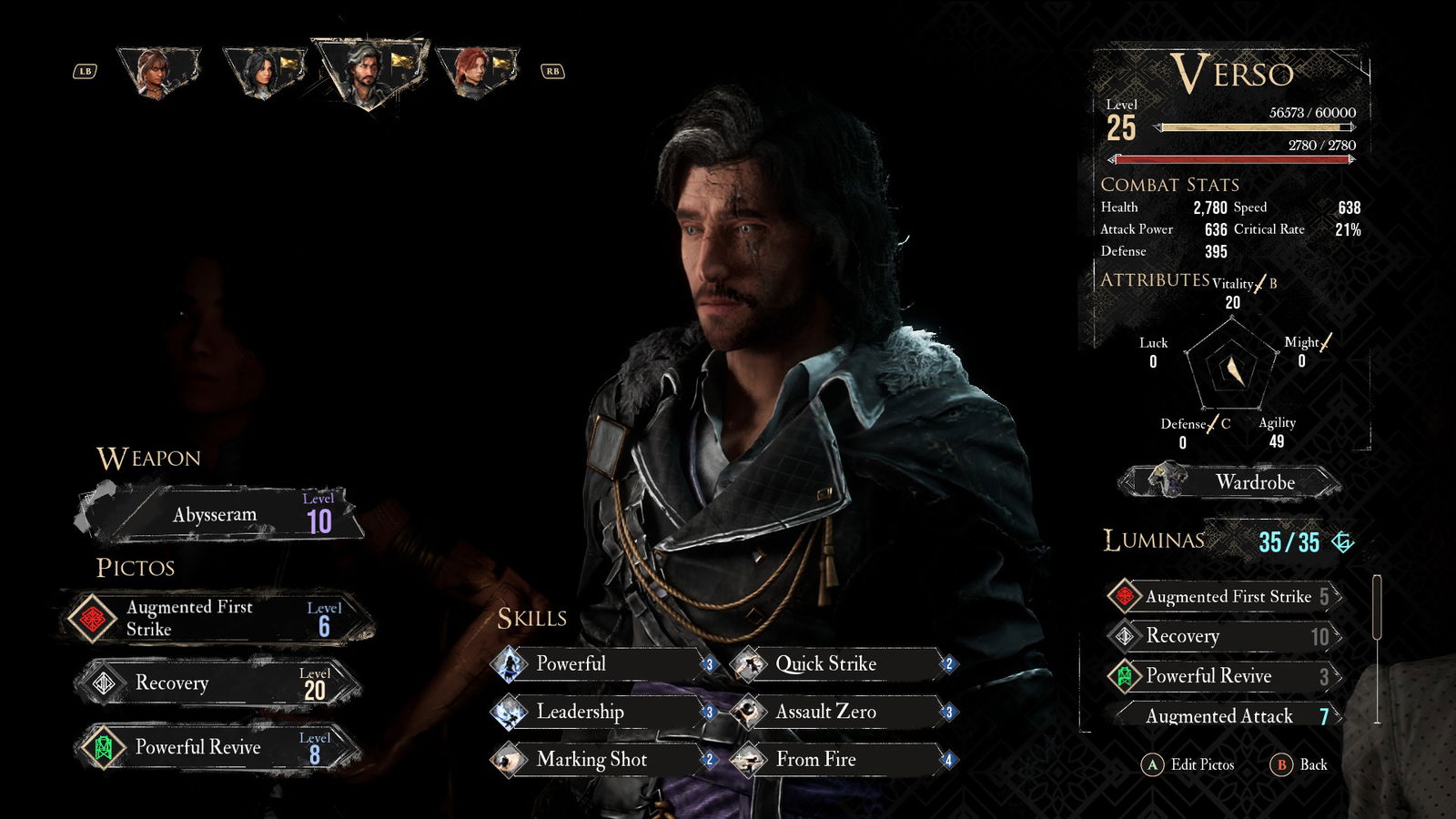Select the Quick Strike skill icon
This screenshot has width=1456, height=819.
pyautogui.click(x=749, y=663)
